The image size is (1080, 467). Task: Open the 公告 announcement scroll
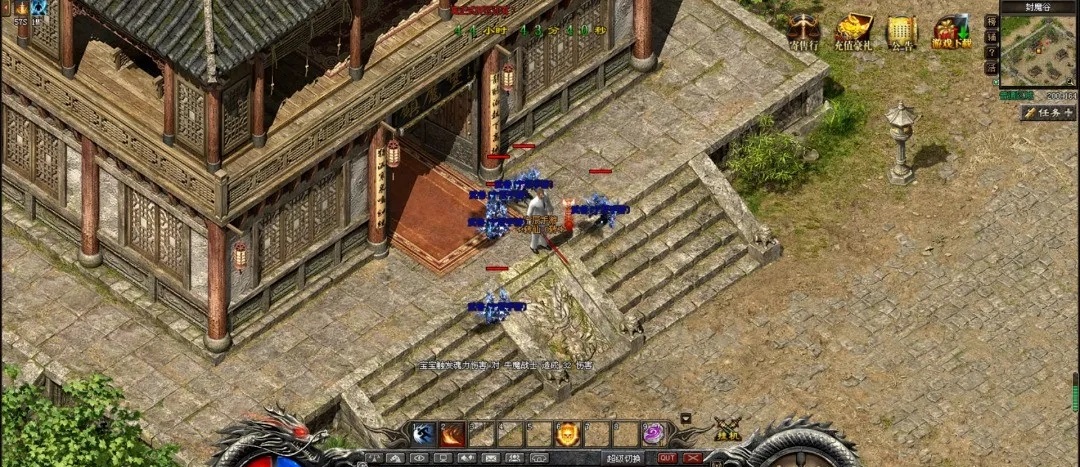point(902,31)
